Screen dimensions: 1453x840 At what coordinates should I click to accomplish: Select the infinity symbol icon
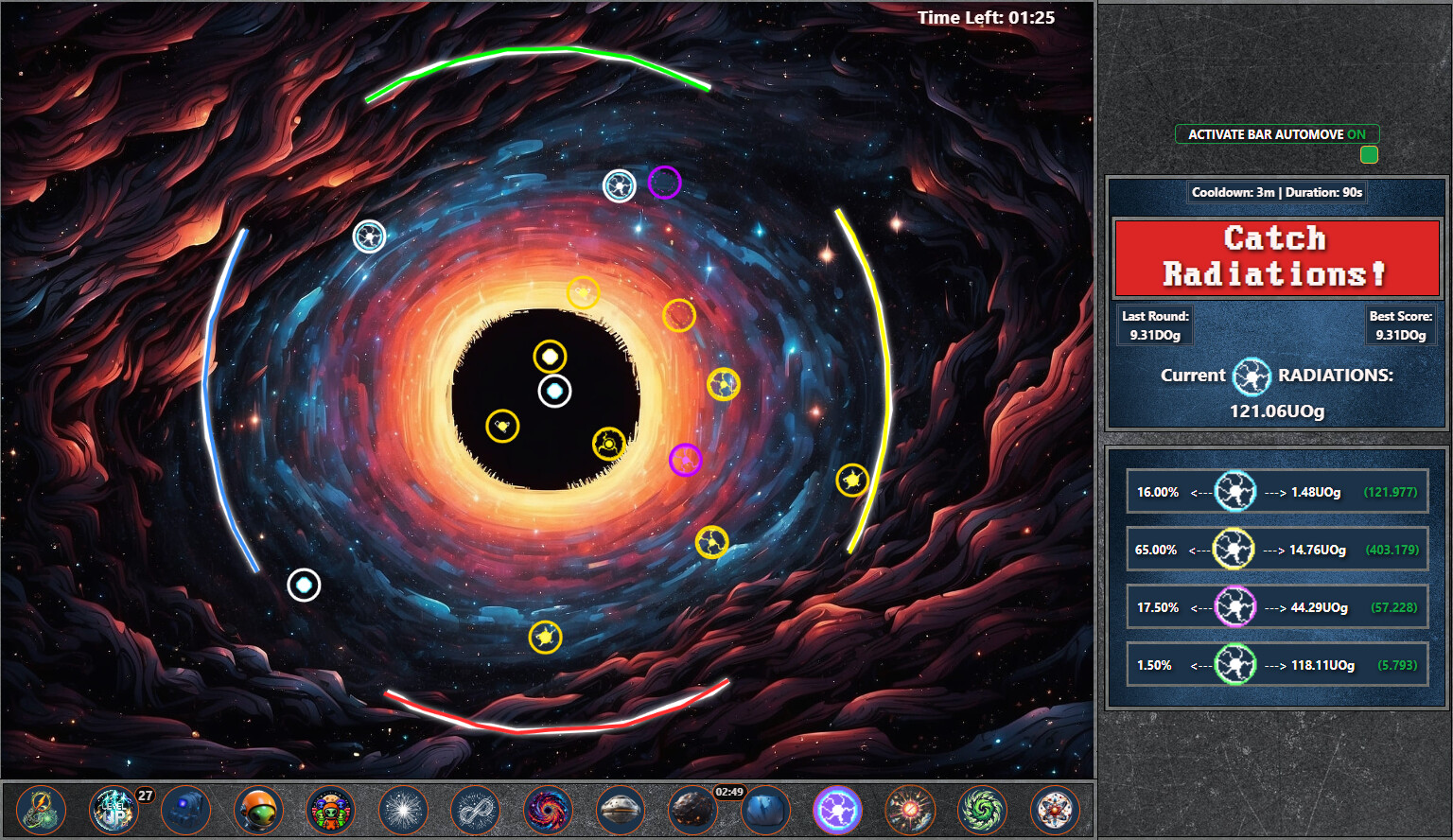[477, 810]
